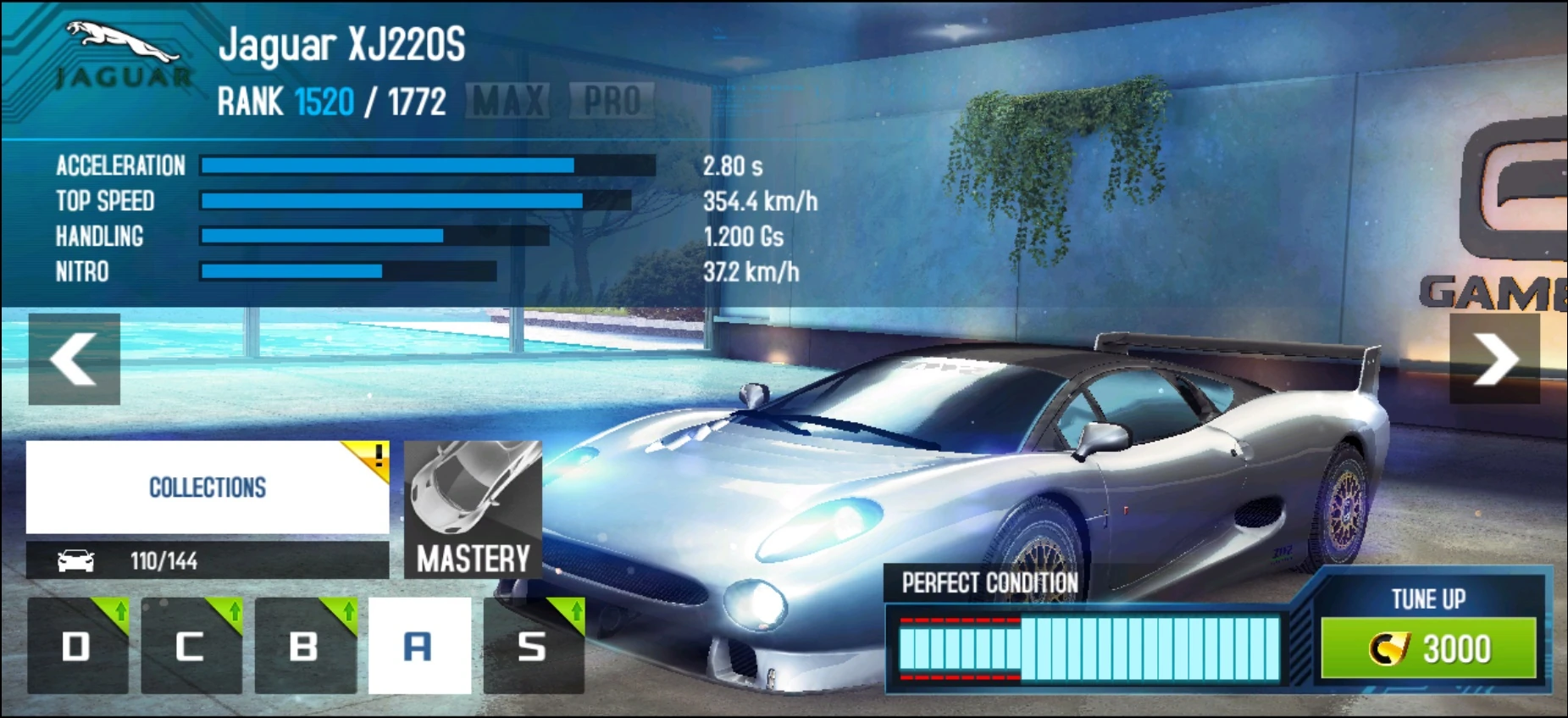Open the Mastery car challenges panel
Screen dimensions: 1568x718
[474, 509]
